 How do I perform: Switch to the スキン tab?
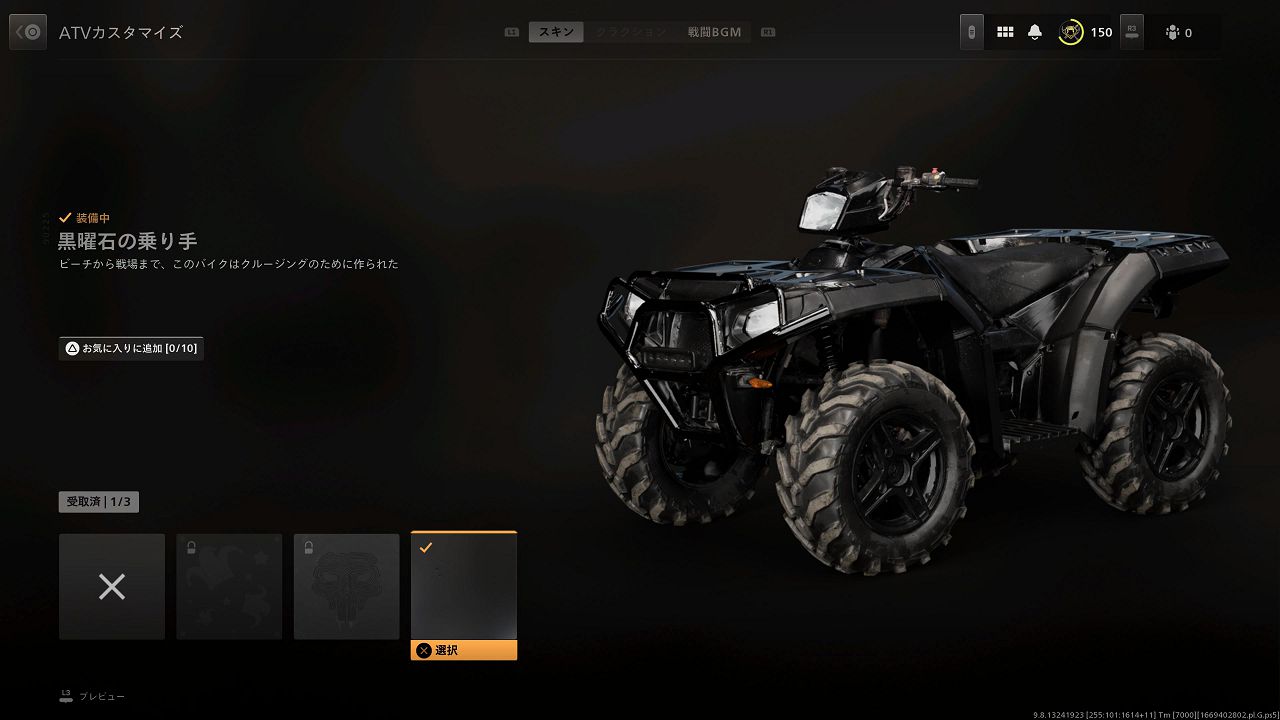(556, 32)
